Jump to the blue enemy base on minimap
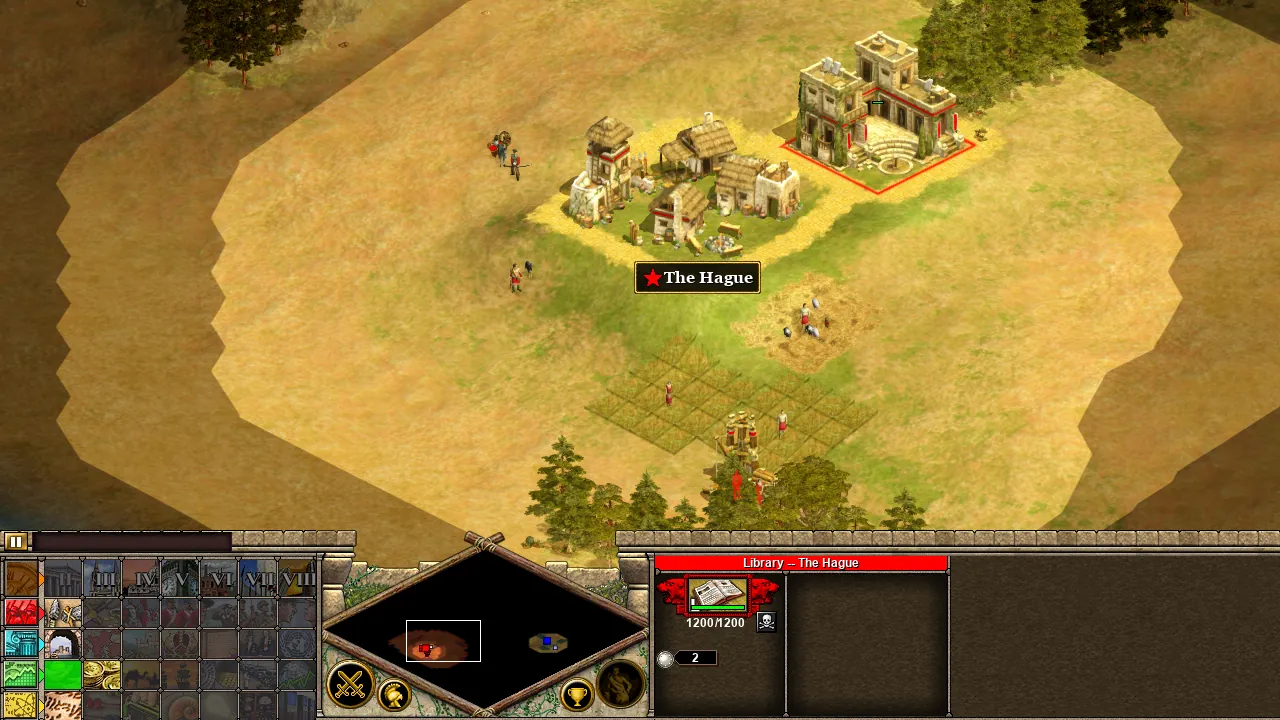The width and height of the screenshot is (1280, 720). point(547,641)
